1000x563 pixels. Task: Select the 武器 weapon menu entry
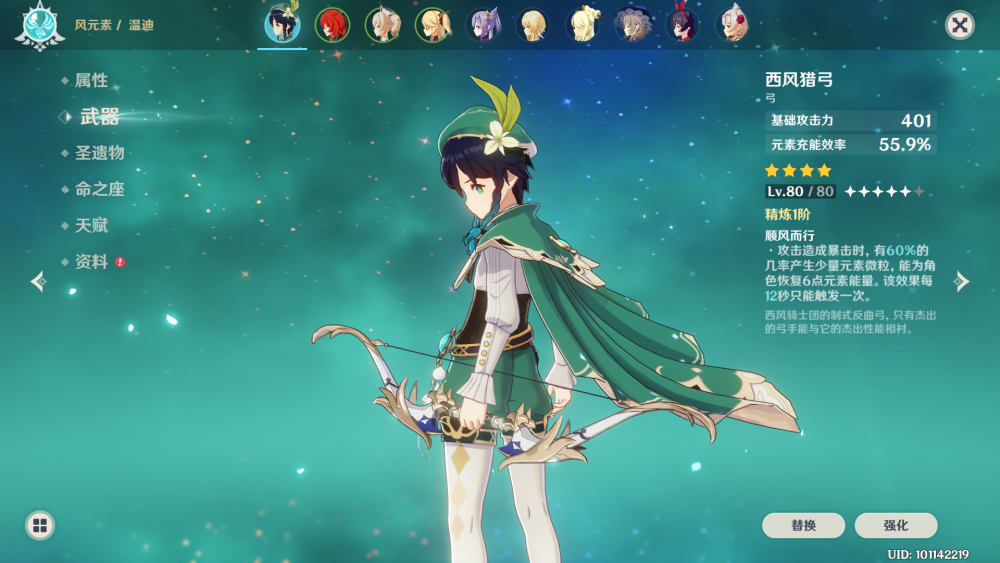[99, 117]
